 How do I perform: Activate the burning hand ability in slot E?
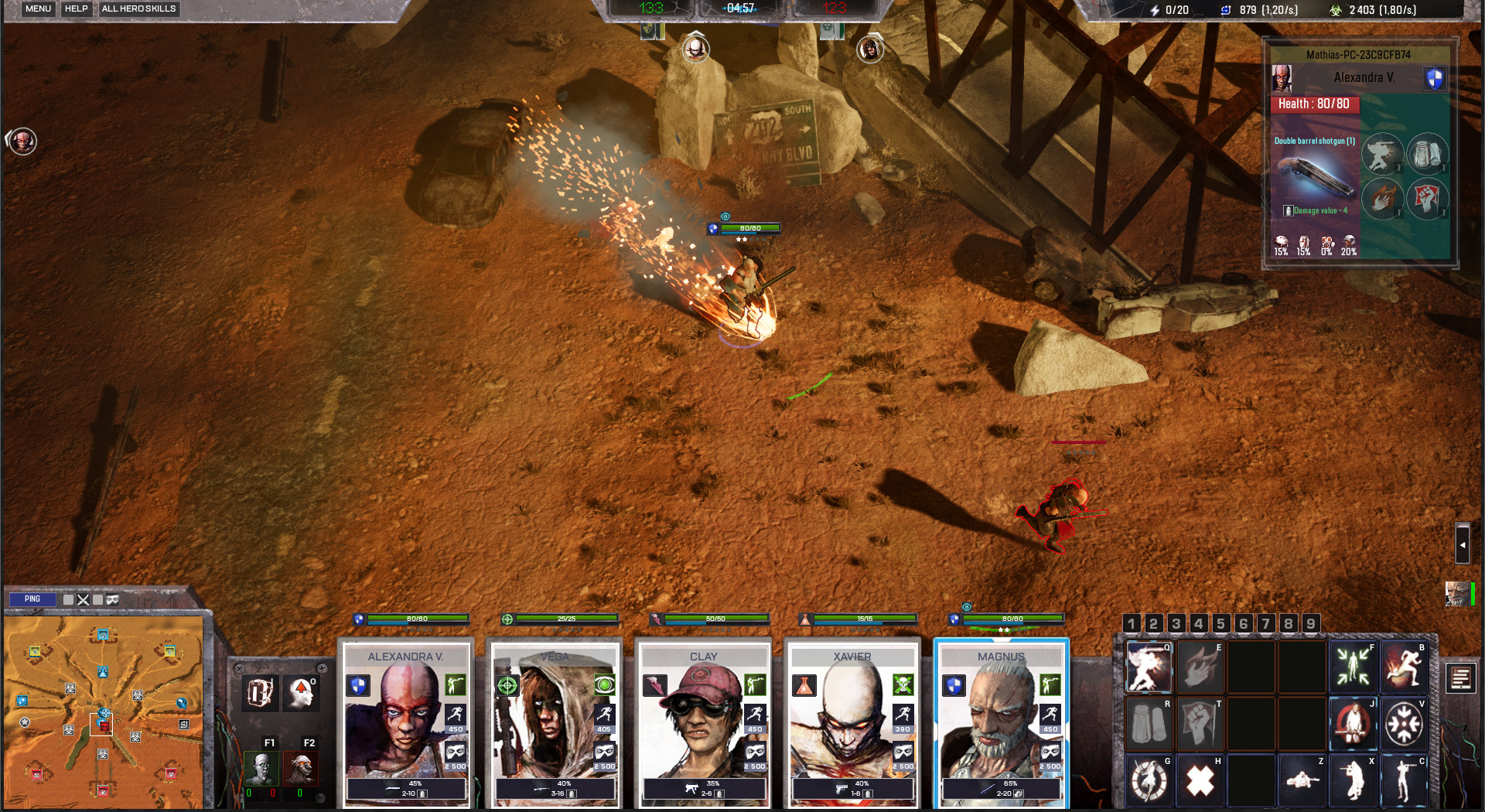(x=1199, y=667)
